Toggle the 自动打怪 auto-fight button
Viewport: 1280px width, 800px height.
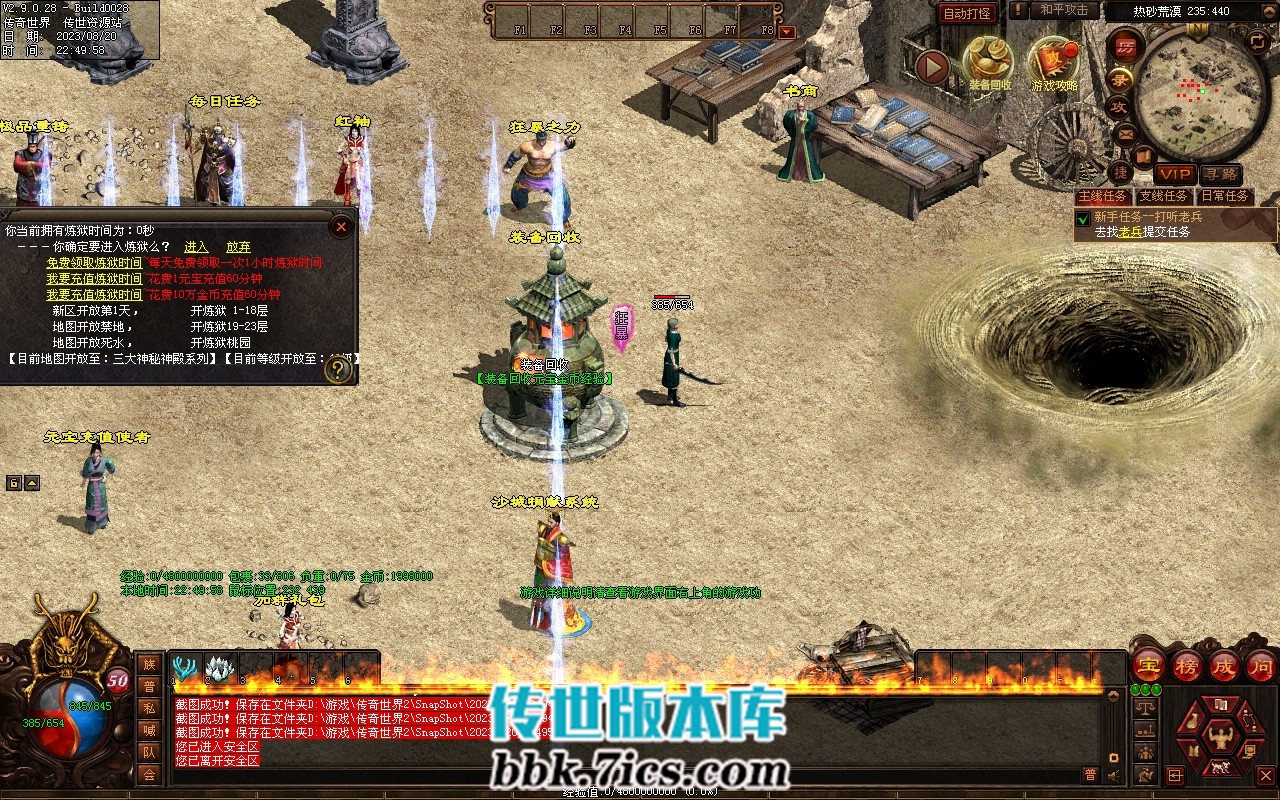click(967, 13)
